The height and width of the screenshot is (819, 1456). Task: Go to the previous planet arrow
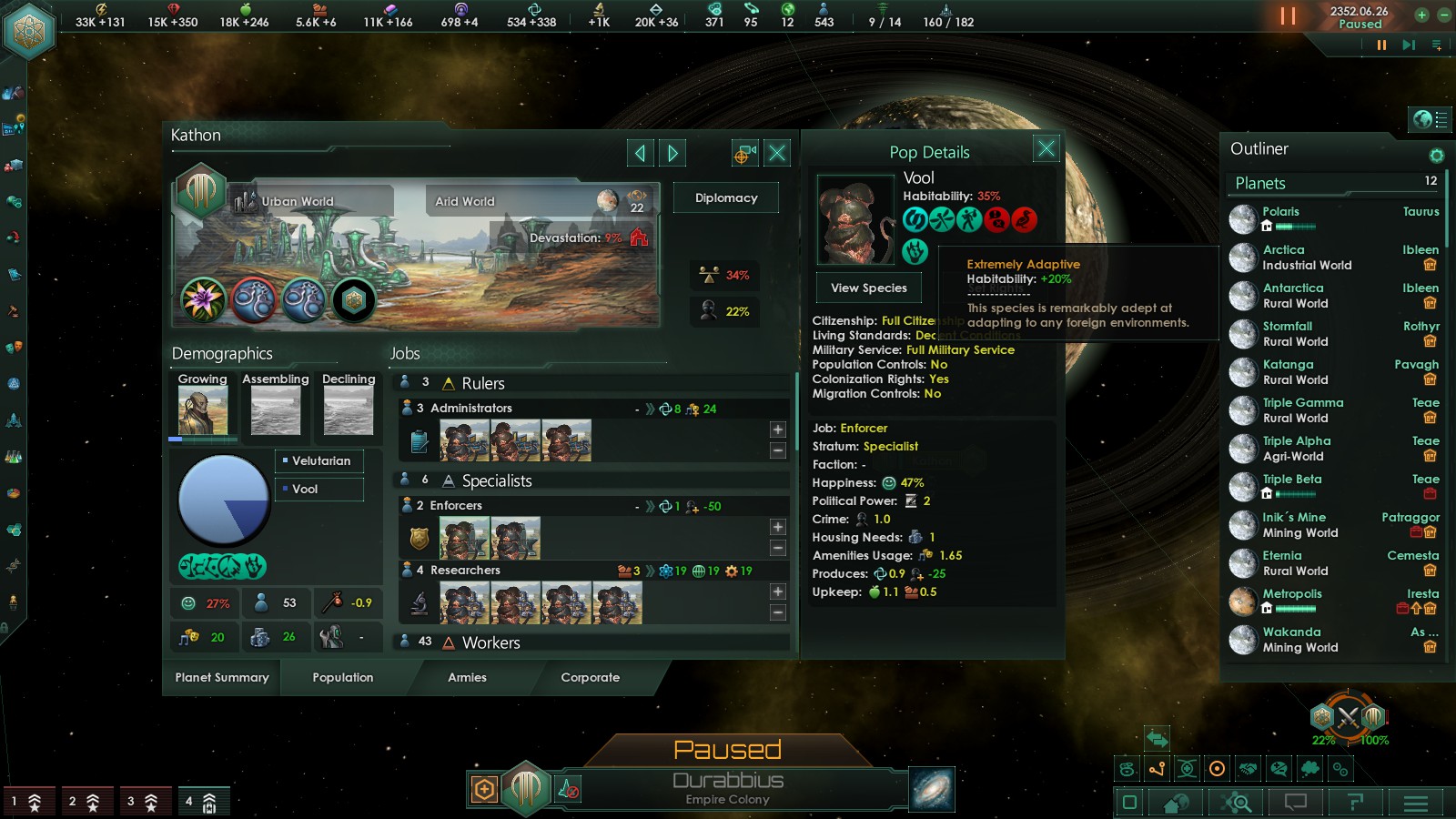[x=640, y=153]
